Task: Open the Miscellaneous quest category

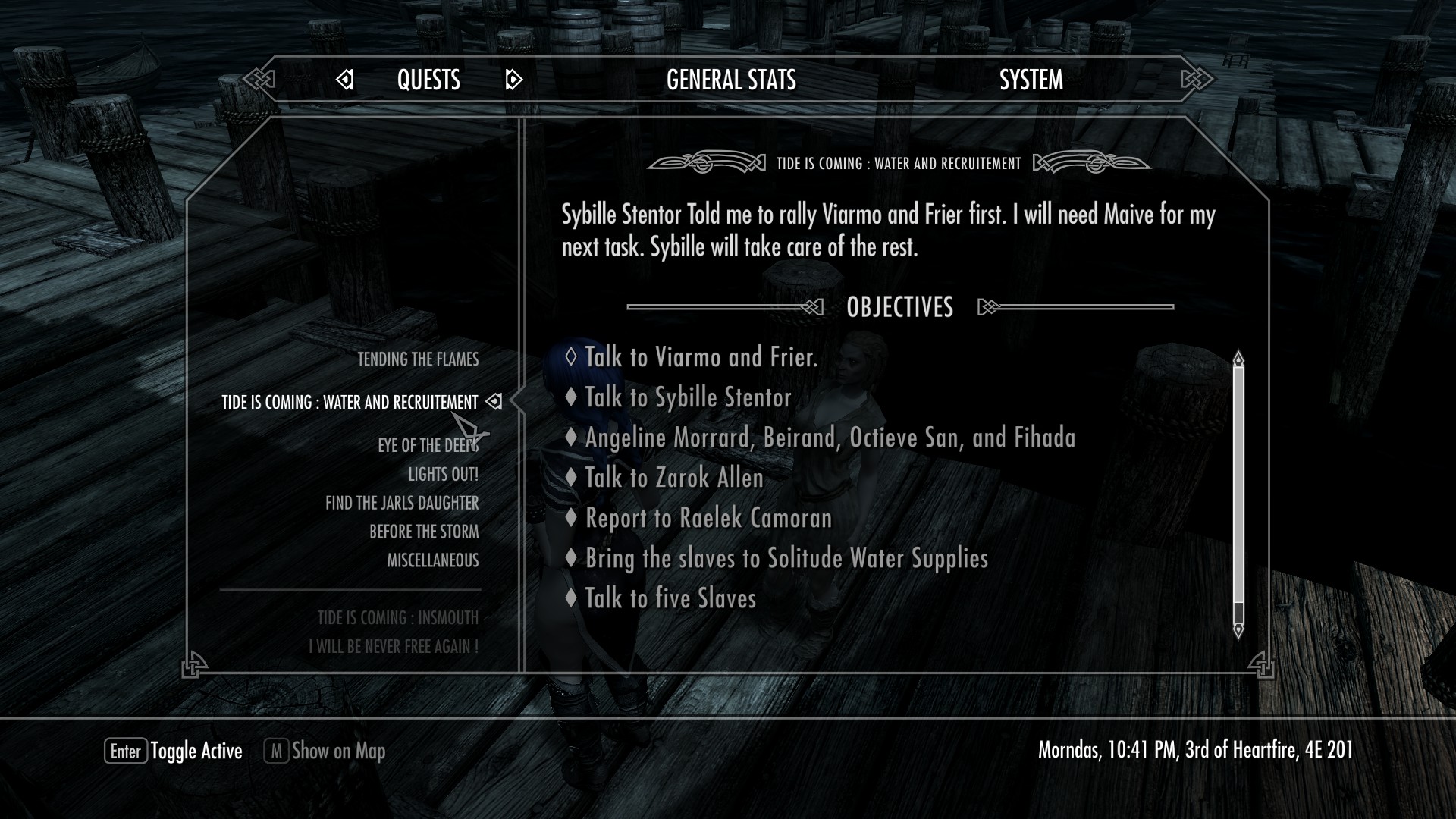Action: point(432,561)
